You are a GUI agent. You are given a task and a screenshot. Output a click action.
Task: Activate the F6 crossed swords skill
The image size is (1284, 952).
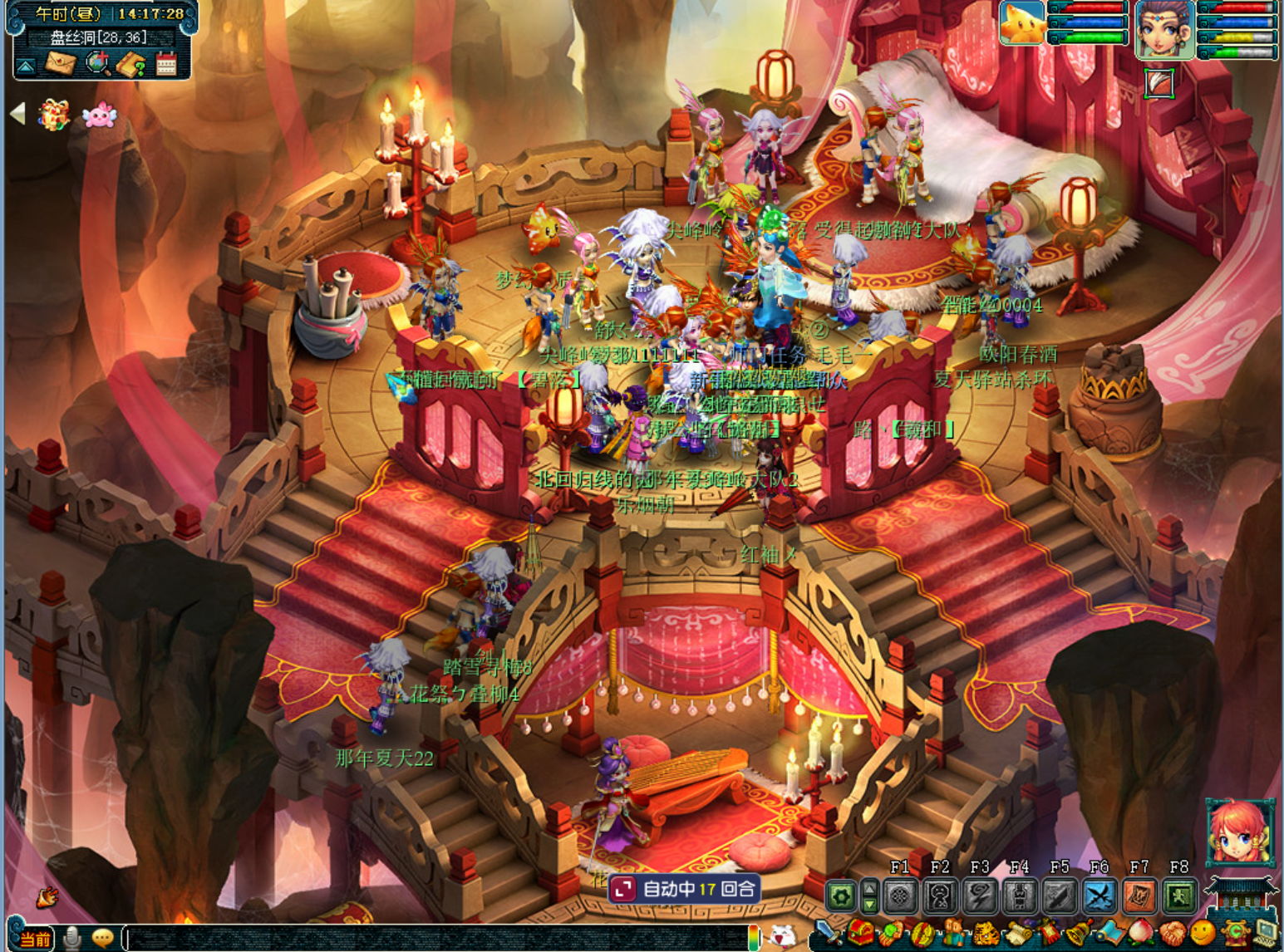[x=1099, y=896]
